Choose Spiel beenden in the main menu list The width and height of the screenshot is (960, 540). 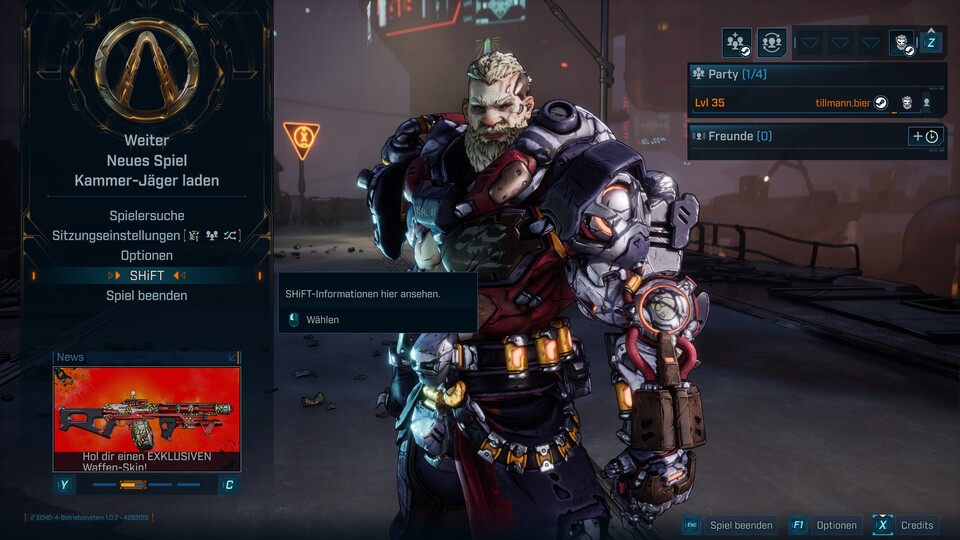(x=146, y=296)
